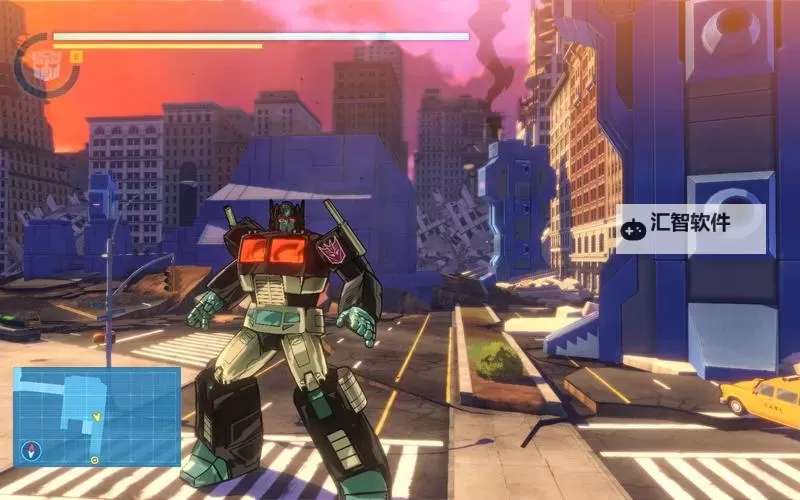
Task: Open the blue grid minimap
Action: 97,416
